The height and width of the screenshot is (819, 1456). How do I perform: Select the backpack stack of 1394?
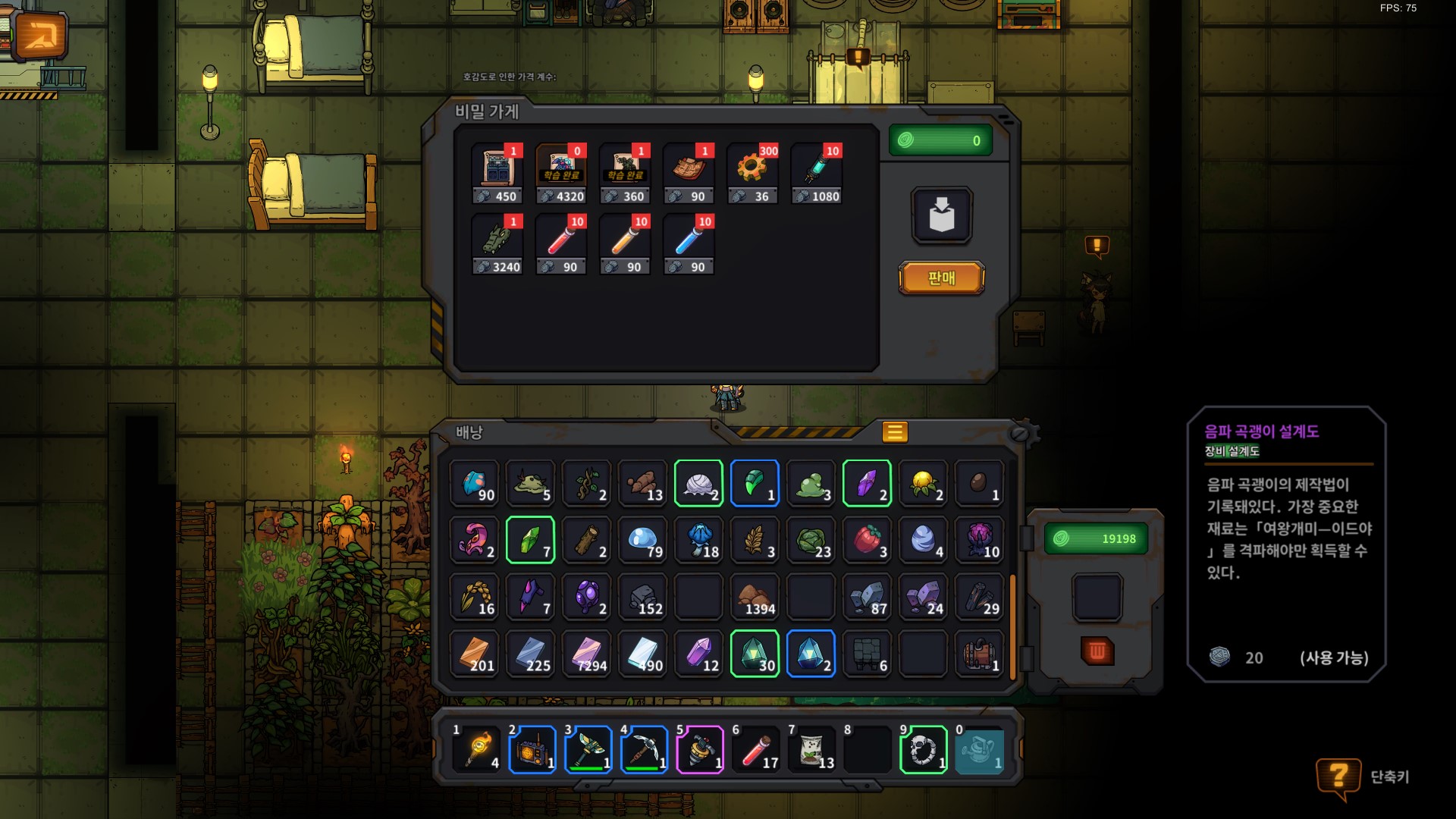tap(755, 597)
